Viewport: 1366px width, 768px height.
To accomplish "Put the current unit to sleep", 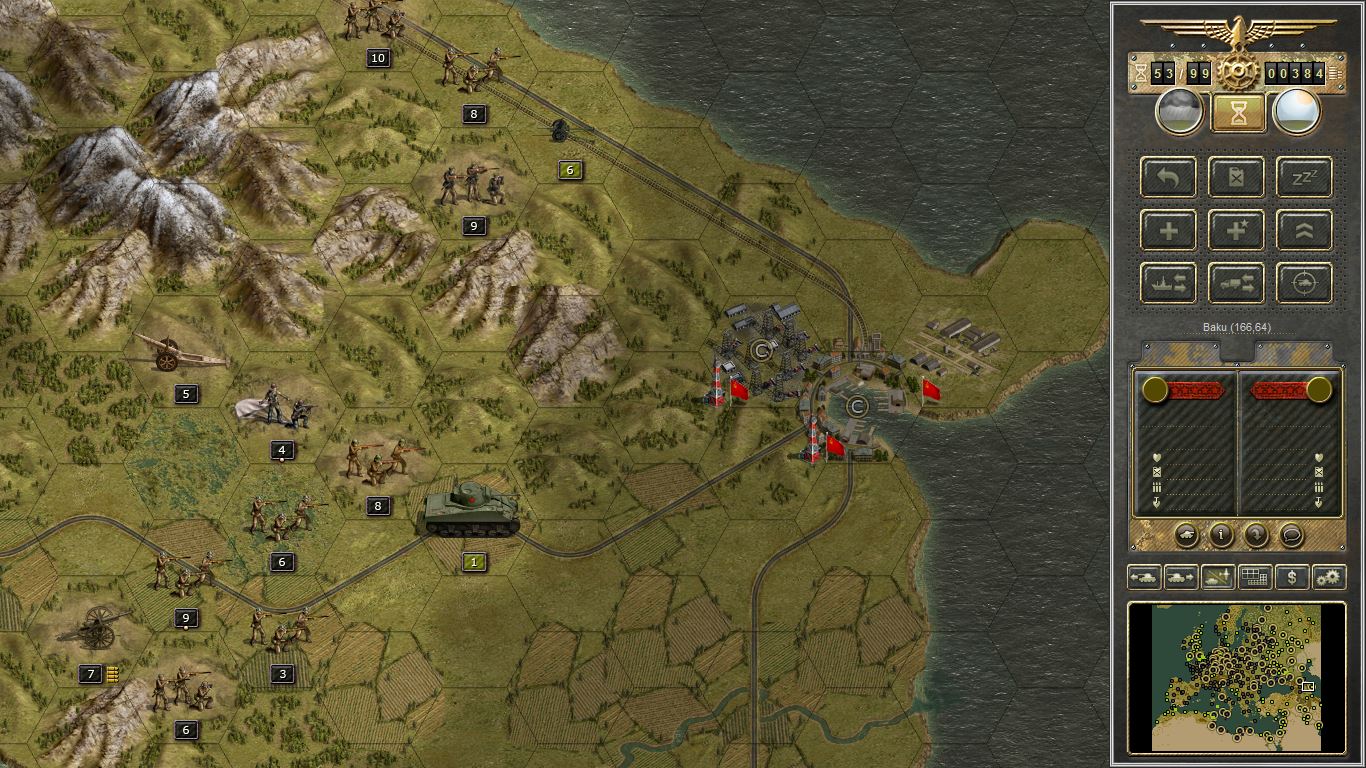I will pyautogui.click(x=1302, y=177).
